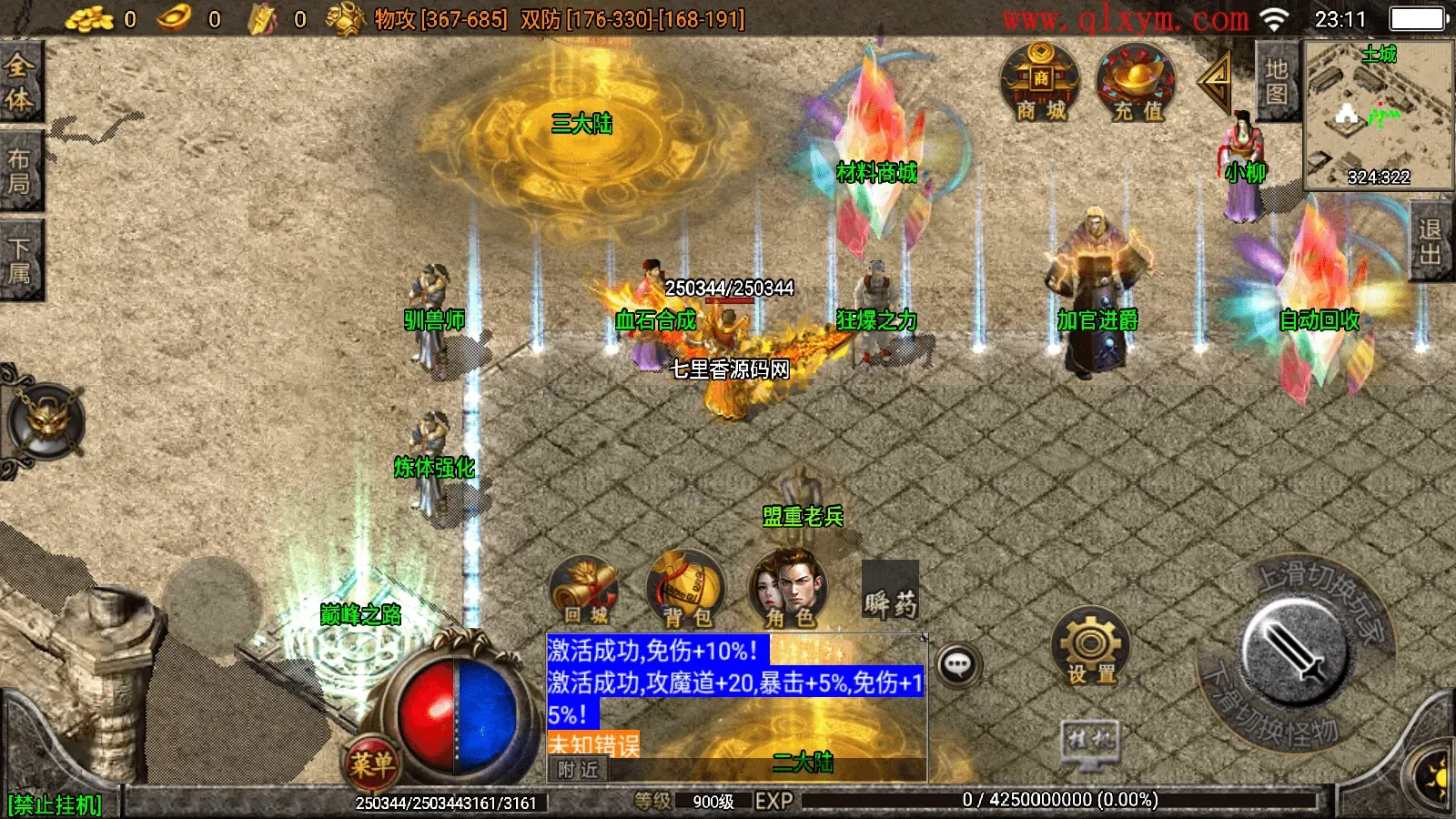Screen dimensions: 1456x819
Task: Open the 商城 shop icon
Action: coord(1040,84)
